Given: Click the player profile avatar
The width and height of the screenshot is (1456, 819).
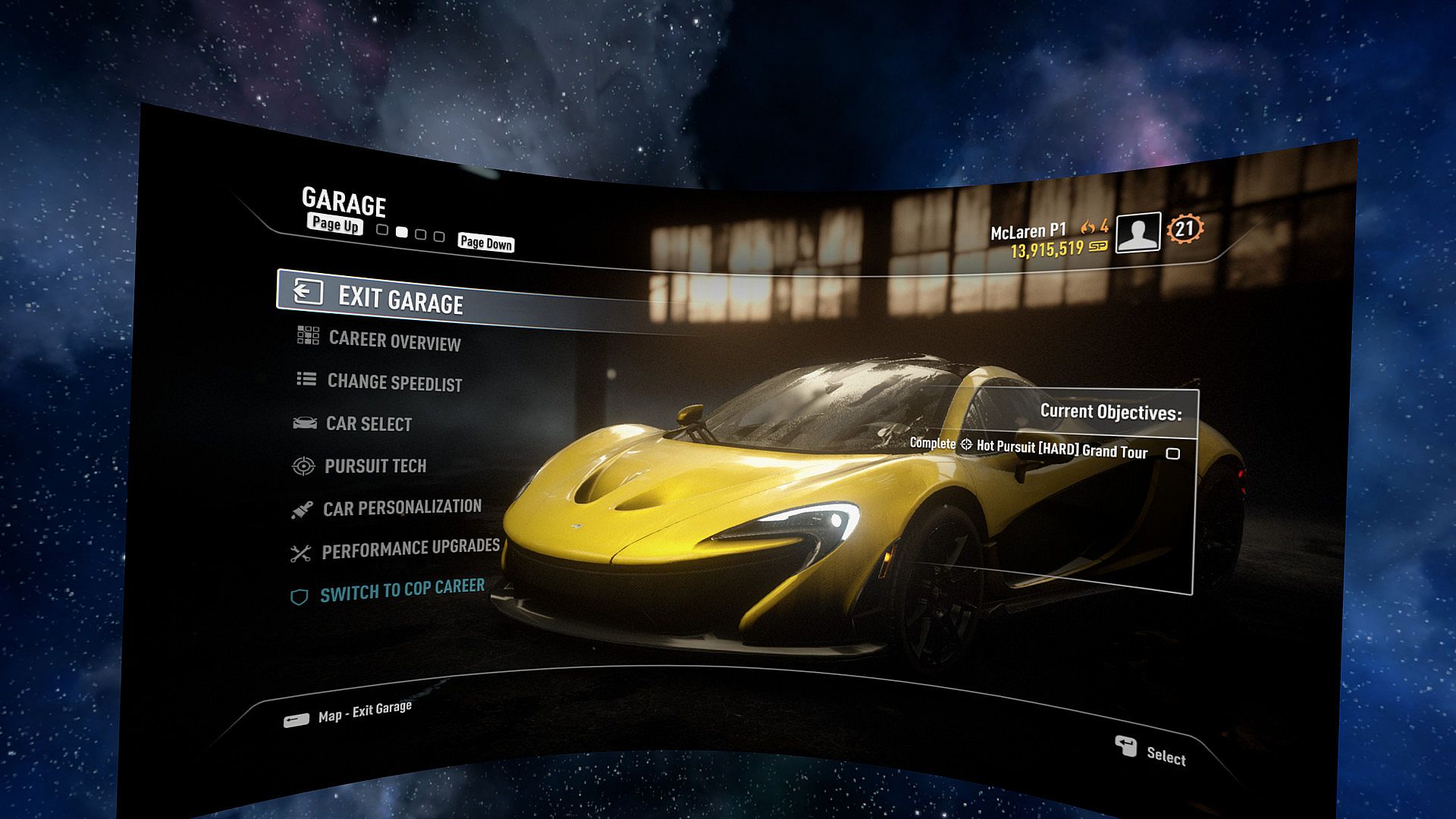Looking at the screenshot, I should pyautogui.click(x=1137, y=233).
